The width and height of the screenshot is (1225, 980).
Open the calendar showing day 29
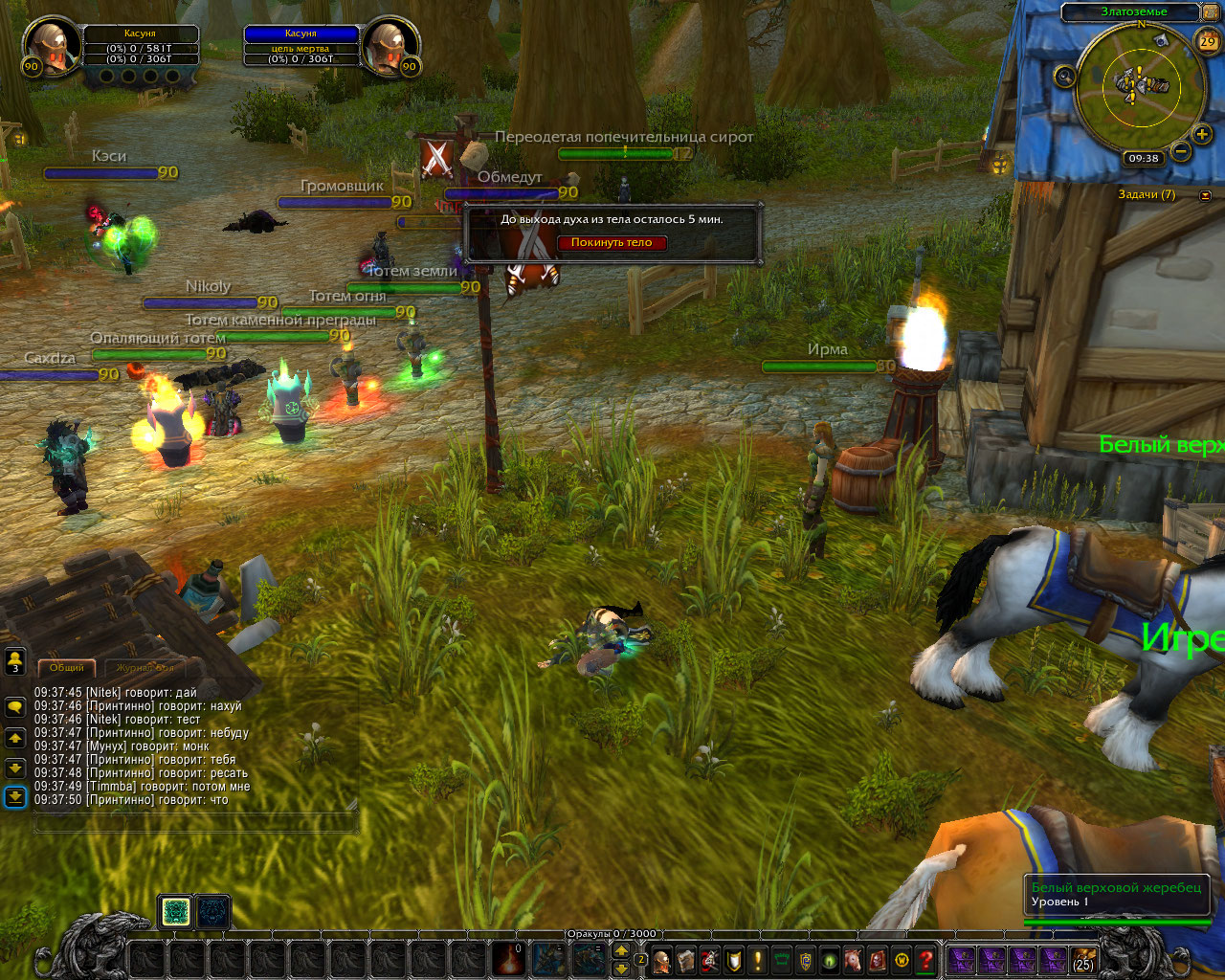click(1208, 40)
